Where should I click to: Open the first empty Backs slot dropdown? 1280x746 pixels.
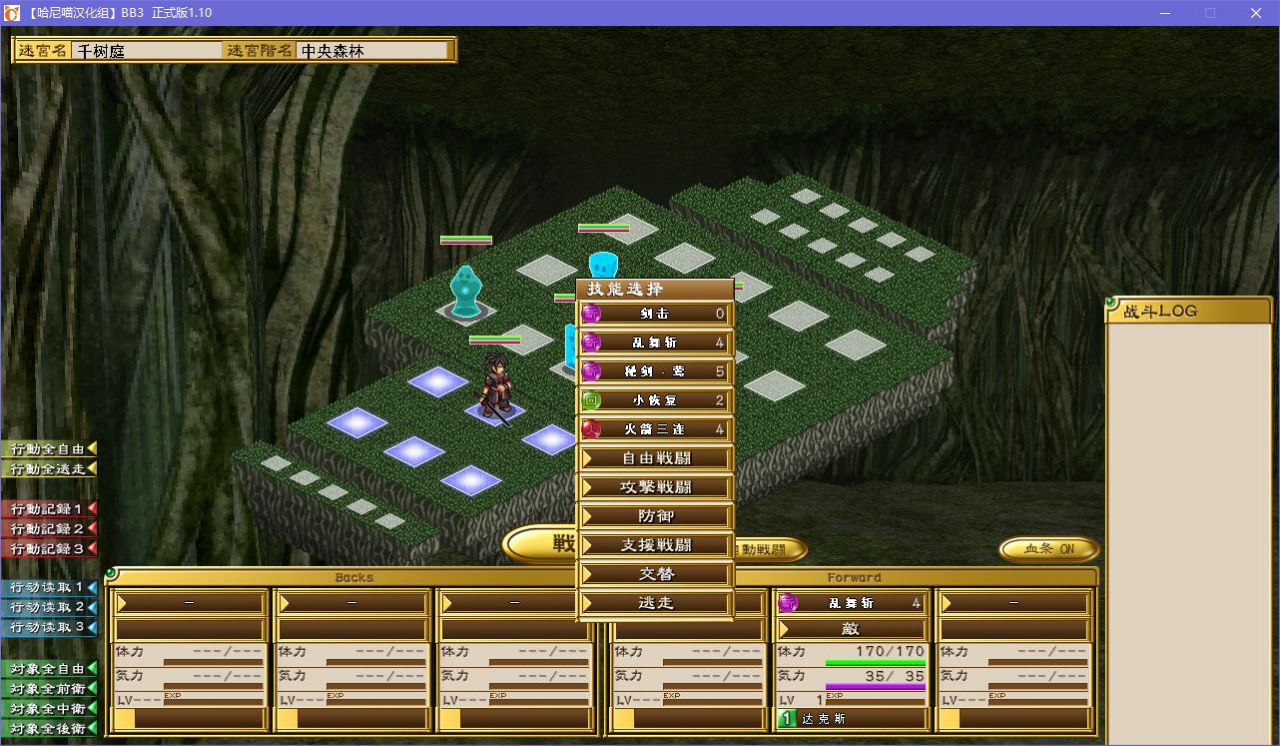point(189,603)
